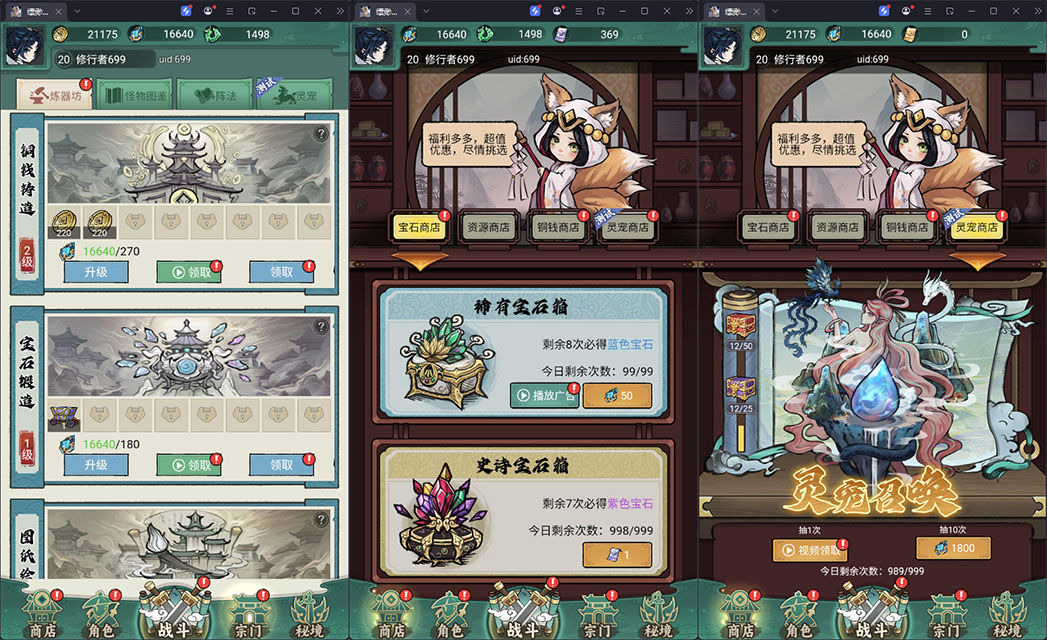Summon ten times for 1800 gems
The height and width of the screenshot is (640, 1047).
[x=953, y=548]
